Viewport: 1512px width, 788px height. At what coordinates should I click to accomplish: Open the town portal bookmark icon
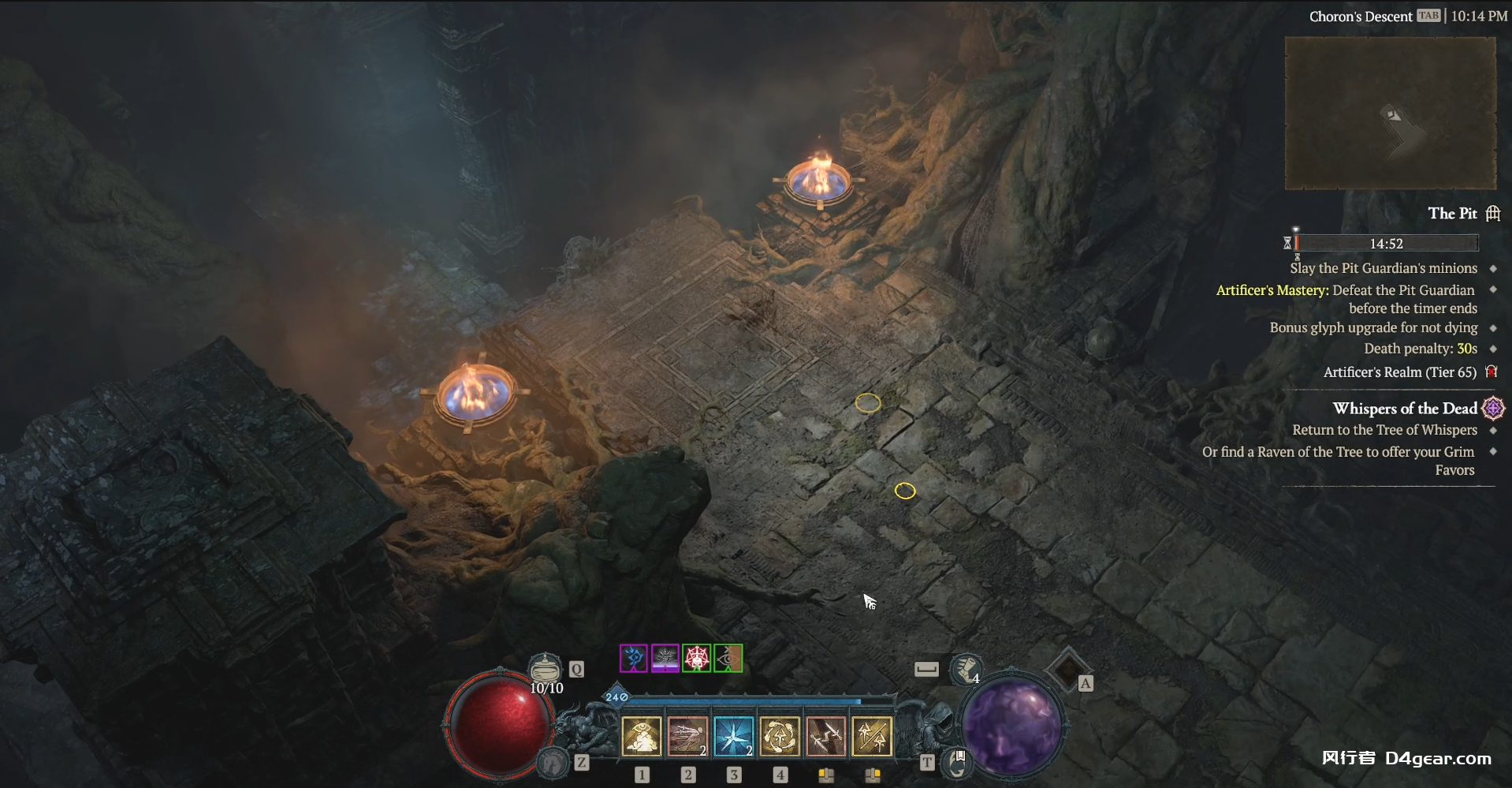(958, 761)
